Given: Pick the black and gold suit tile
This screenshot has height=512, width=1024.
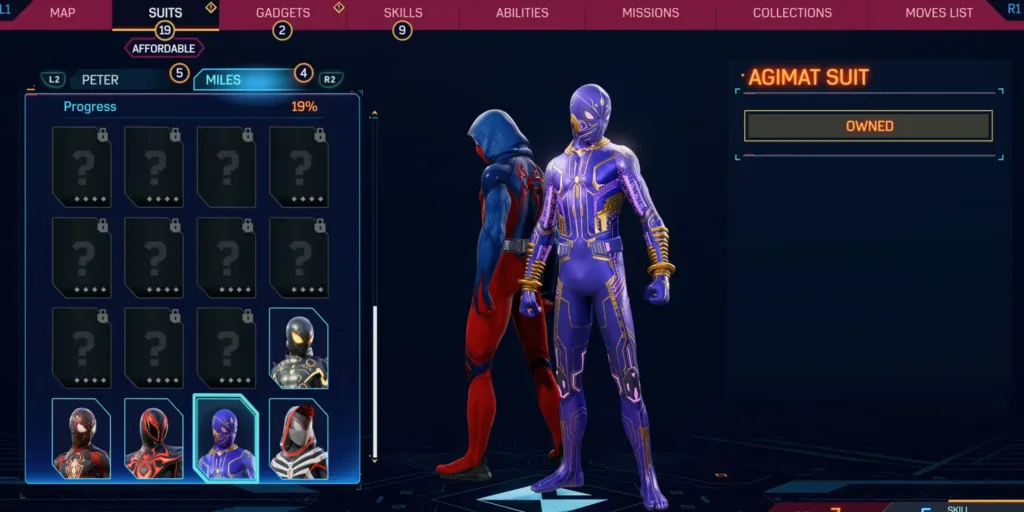Looking at the screenshot, I should 298,347.
